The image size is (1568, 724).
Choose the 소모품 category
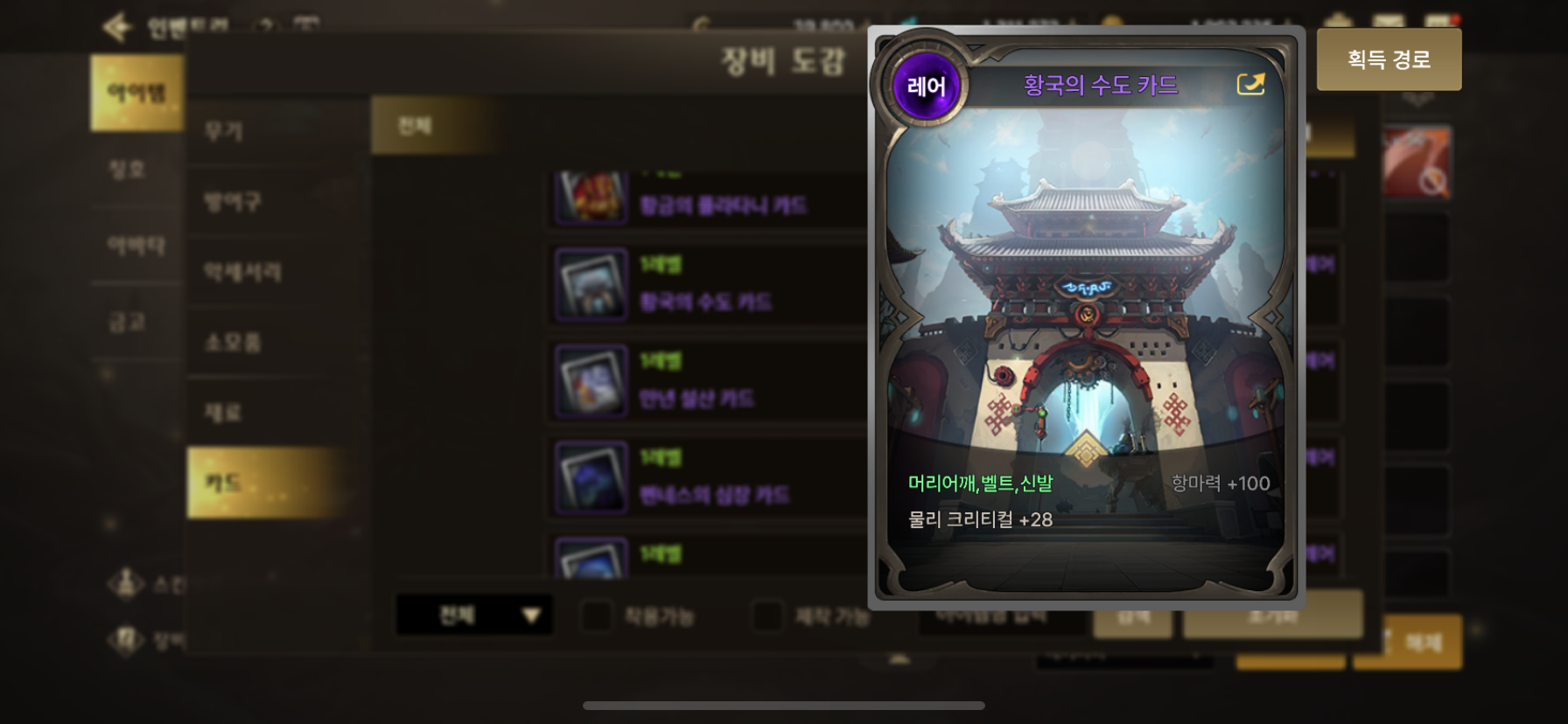233,342
